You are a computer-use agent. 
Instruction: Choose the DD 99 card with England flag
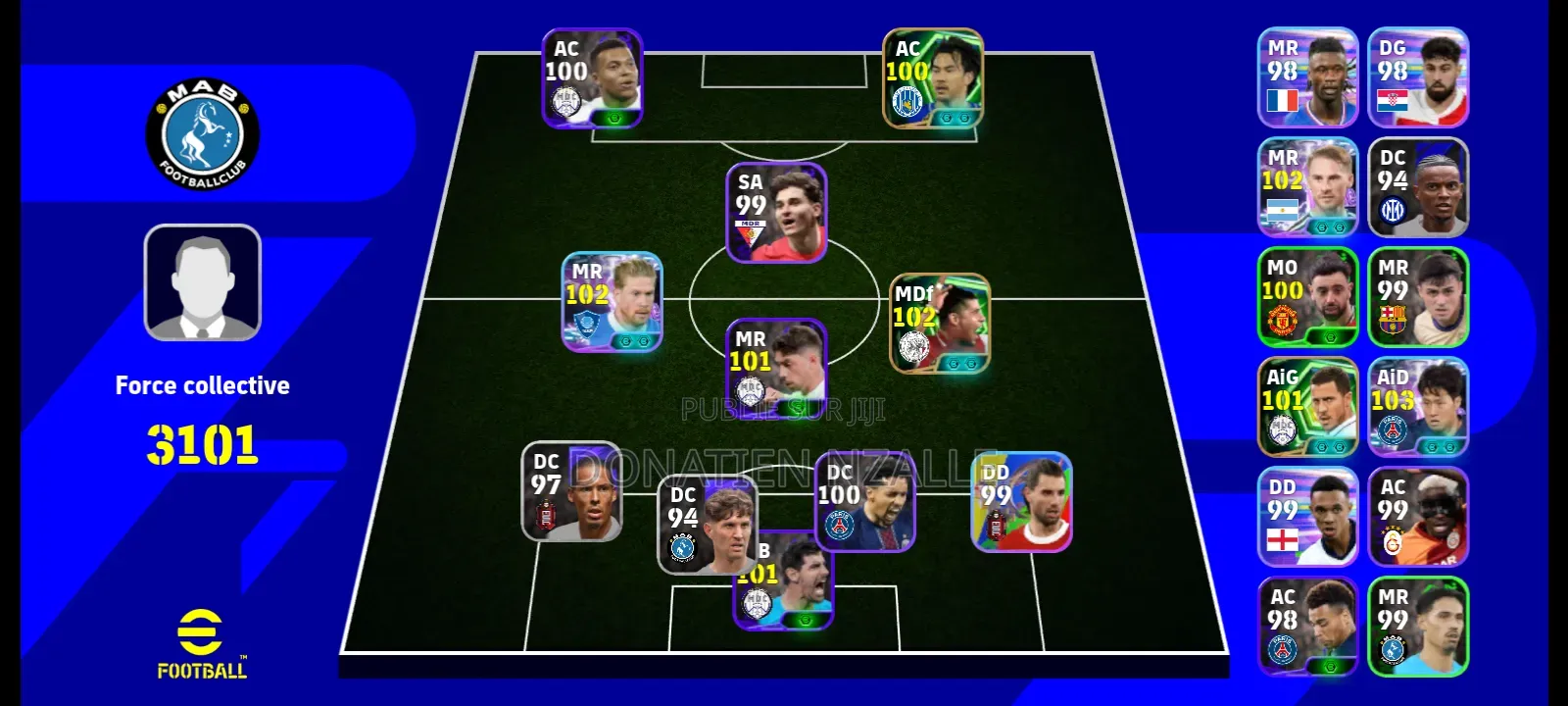click(x=1307, y=517)
